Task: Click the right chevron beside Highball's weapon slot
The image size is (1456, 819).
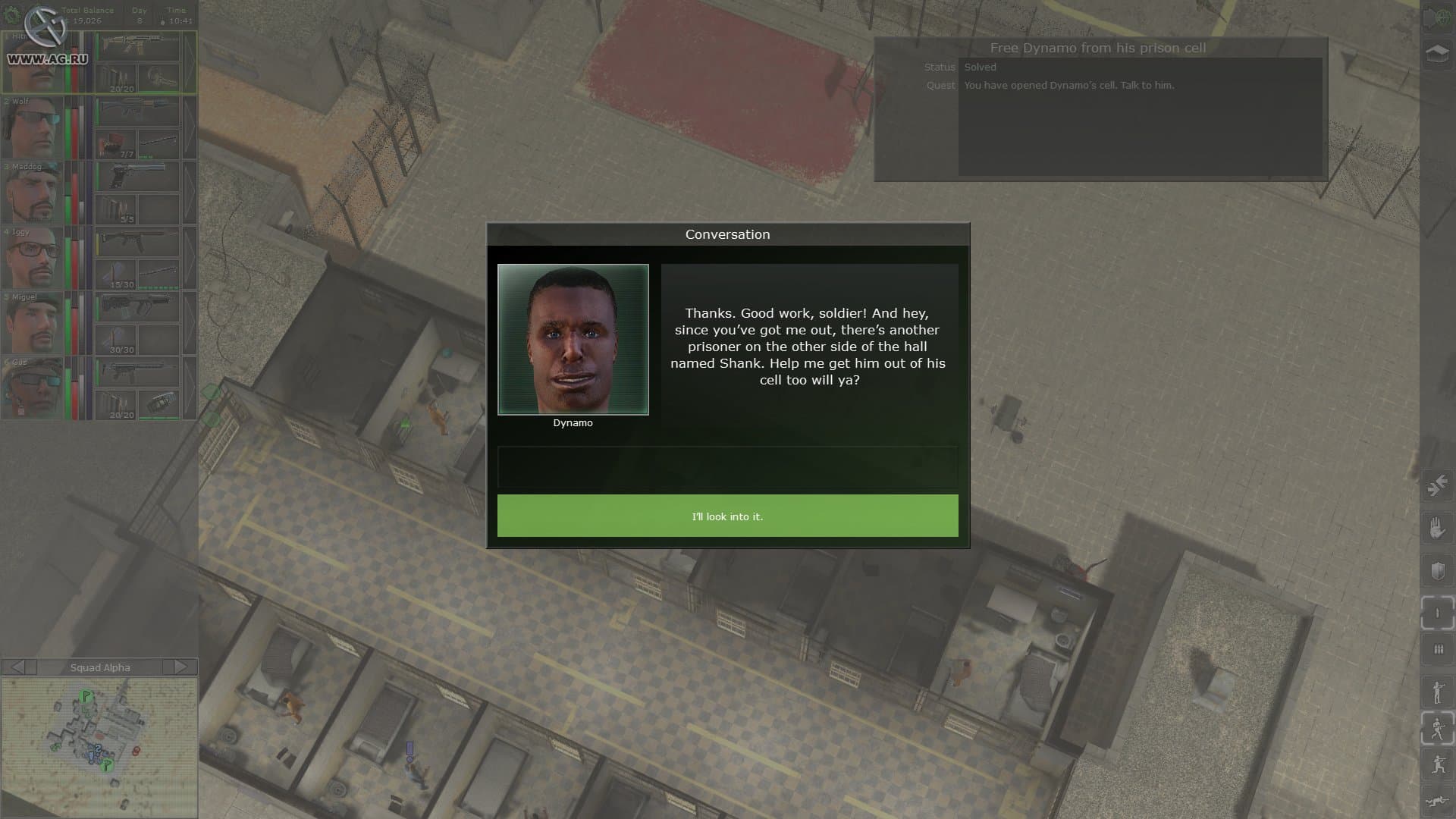Action: point(191,61)
